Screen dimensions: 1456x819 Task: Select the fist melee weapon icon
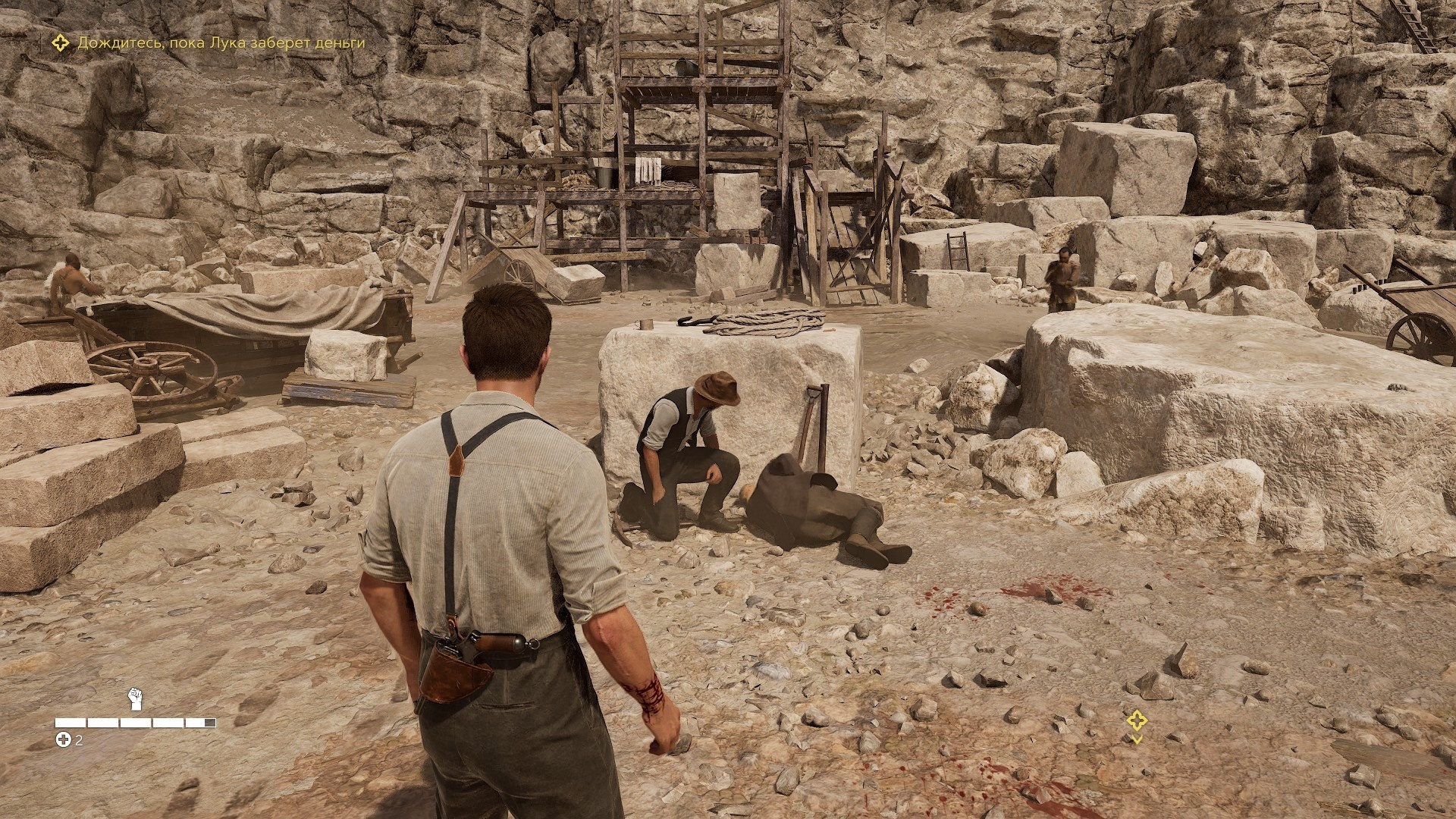coord(136,699)
